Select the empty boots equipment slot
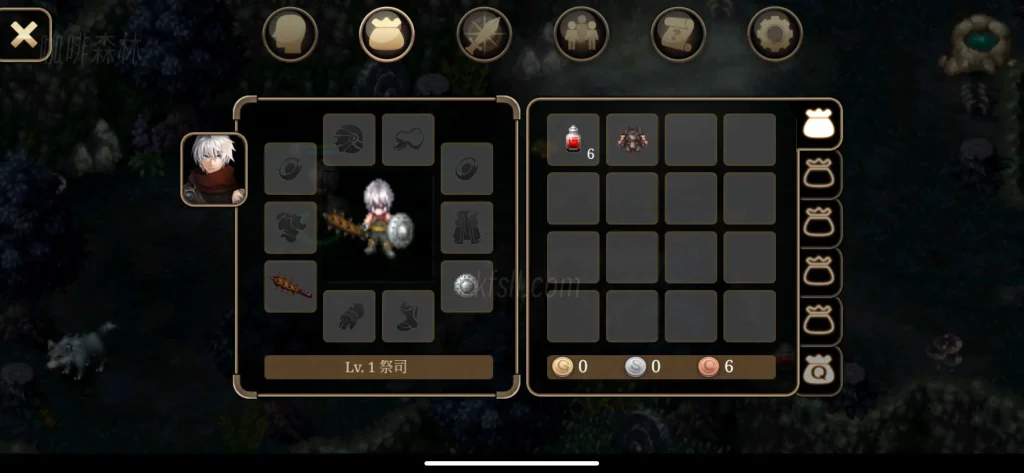Image resolution: width=1024 pixels, height=473 pixels. (x=408, y=316)
